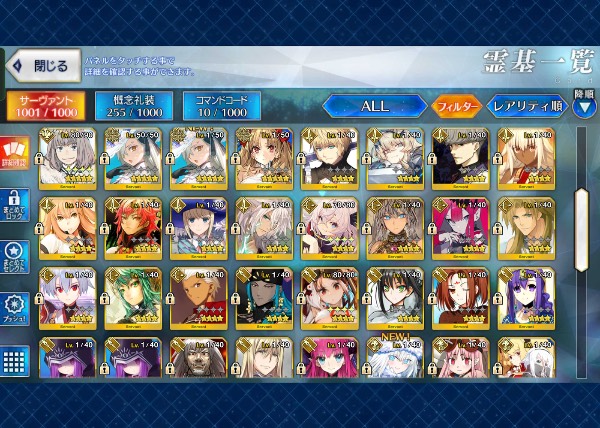600x428 pixels.
Task: Open the フィルター filter options
Action: 456,105
